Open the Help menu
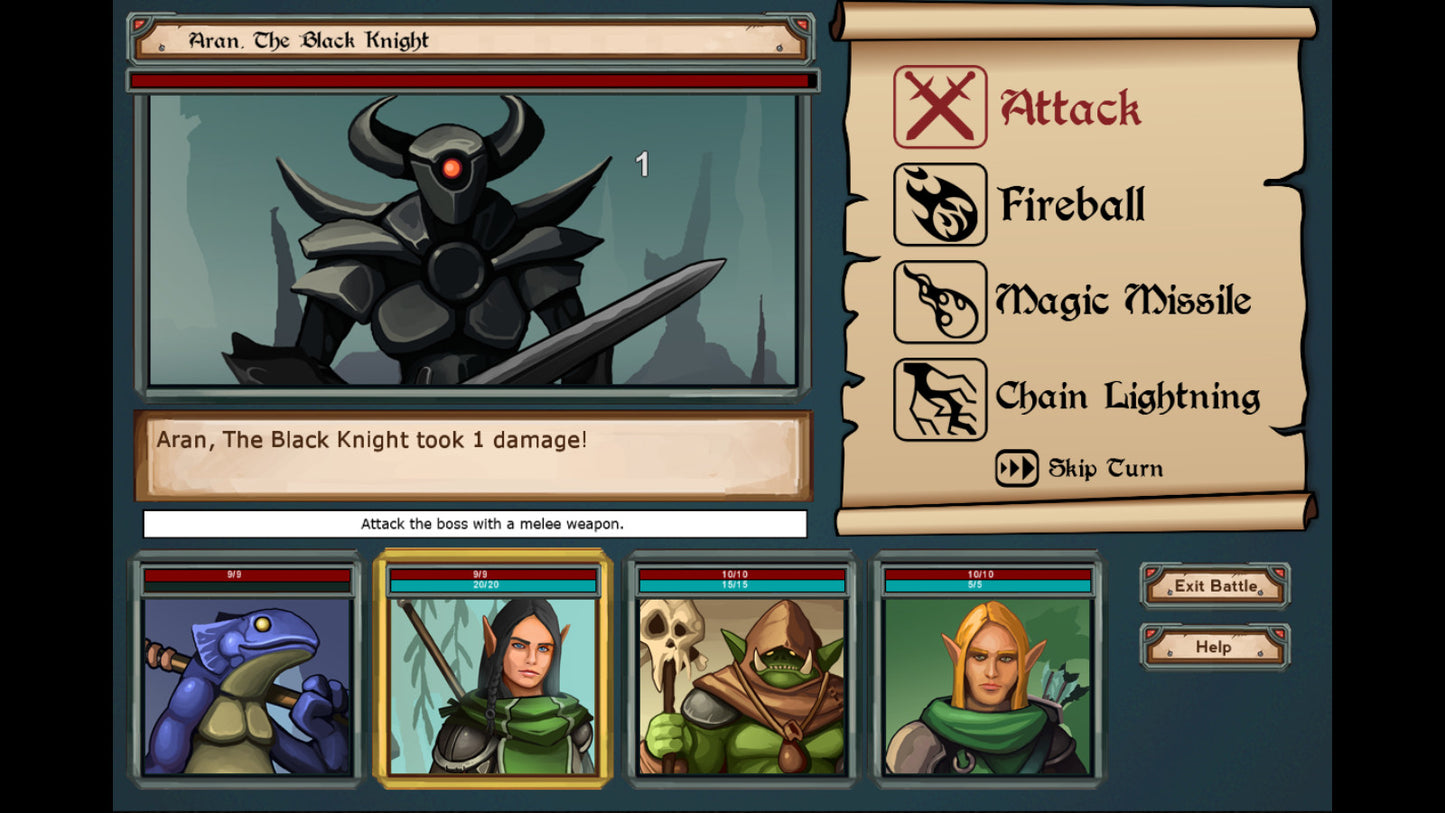The width and height of the screenshot is (1445, 813). coord(1213,647)
